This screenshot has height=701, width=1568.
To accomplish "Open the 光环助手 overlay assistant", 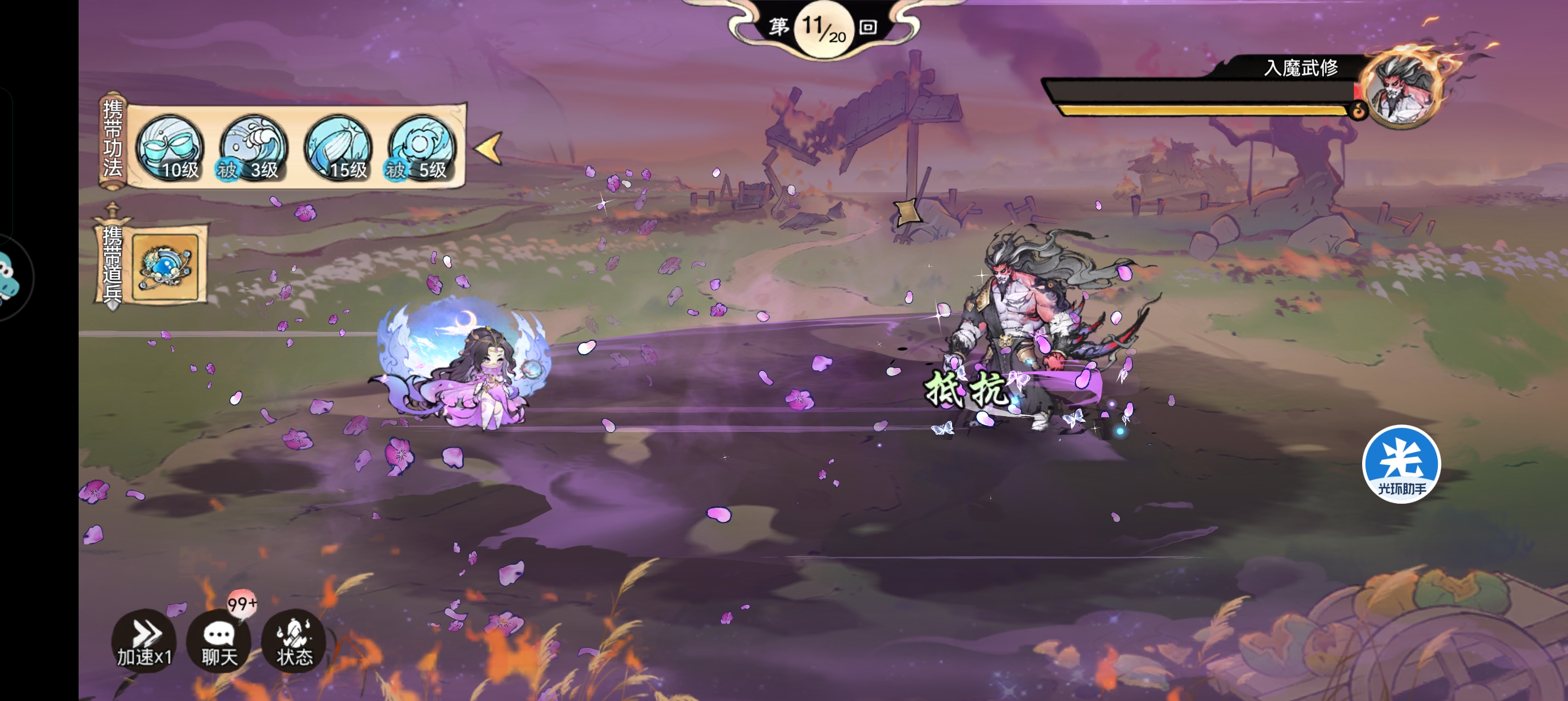I will coord(1401,464).
